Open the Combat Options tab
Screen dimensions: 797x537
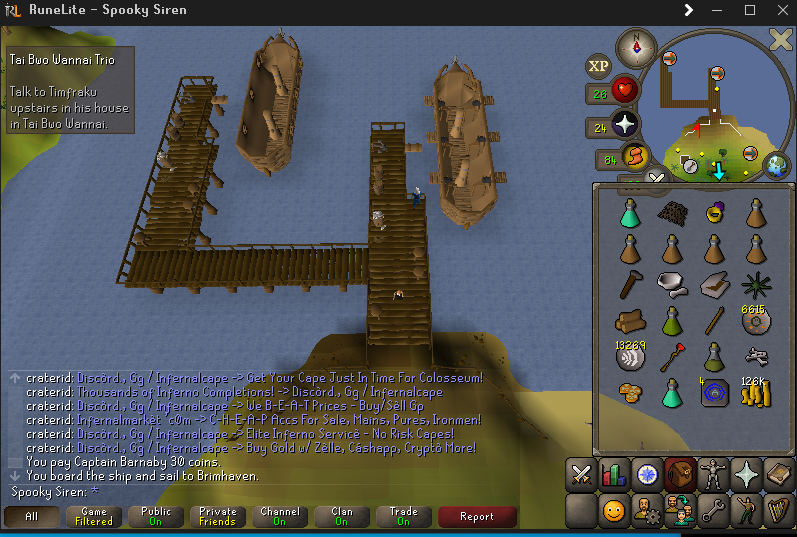[x=581, y=475]
